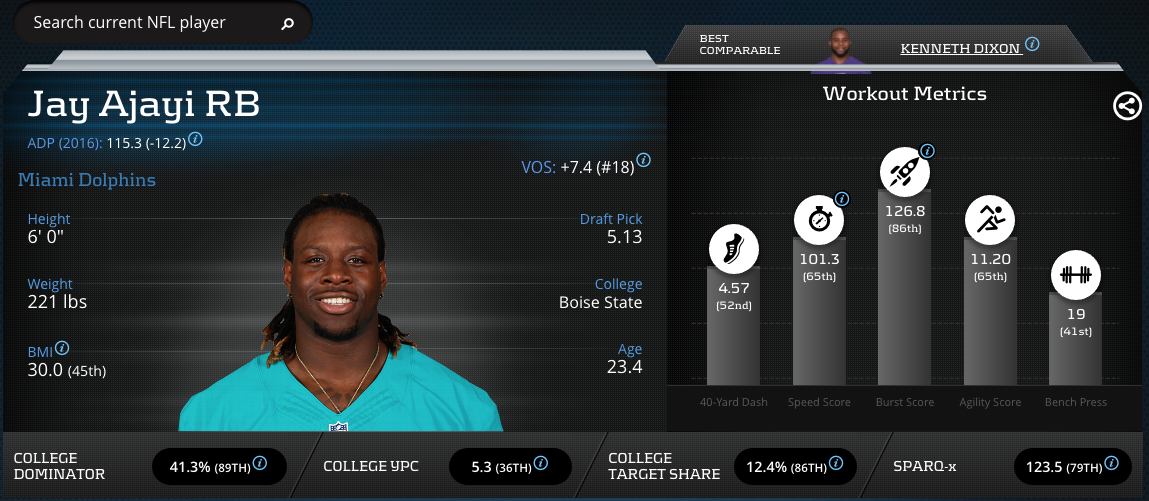Click the Agility Score runner icon
1149x501 pixels.
pyautogui.click(x=989, y=219)
